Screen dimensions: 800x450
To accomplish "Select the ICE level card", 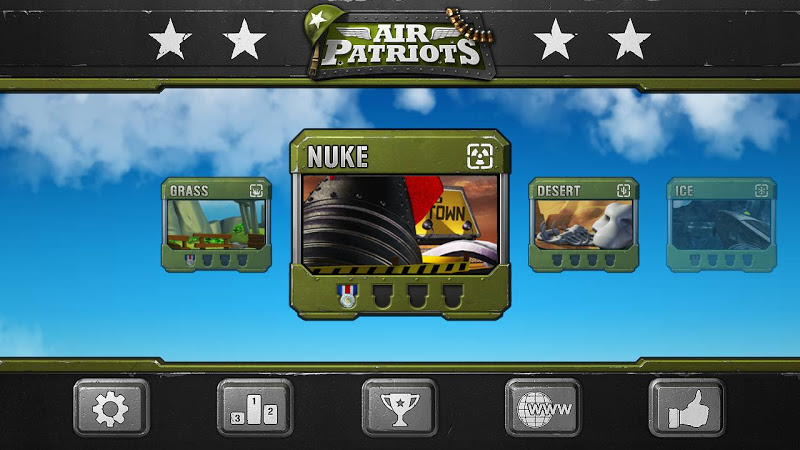I will point(721,226).
